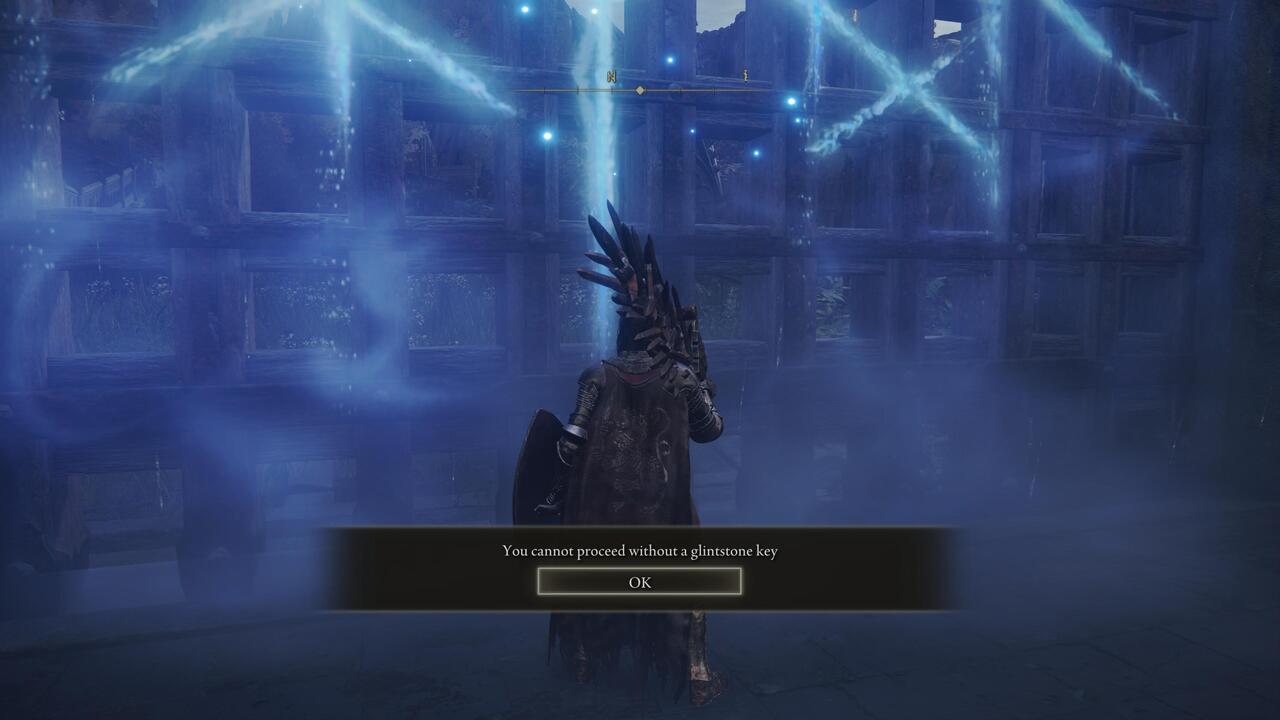This screenshot has height=720, width=1280.
Task: Select the North marker on the compass
Action: [612, 76]
